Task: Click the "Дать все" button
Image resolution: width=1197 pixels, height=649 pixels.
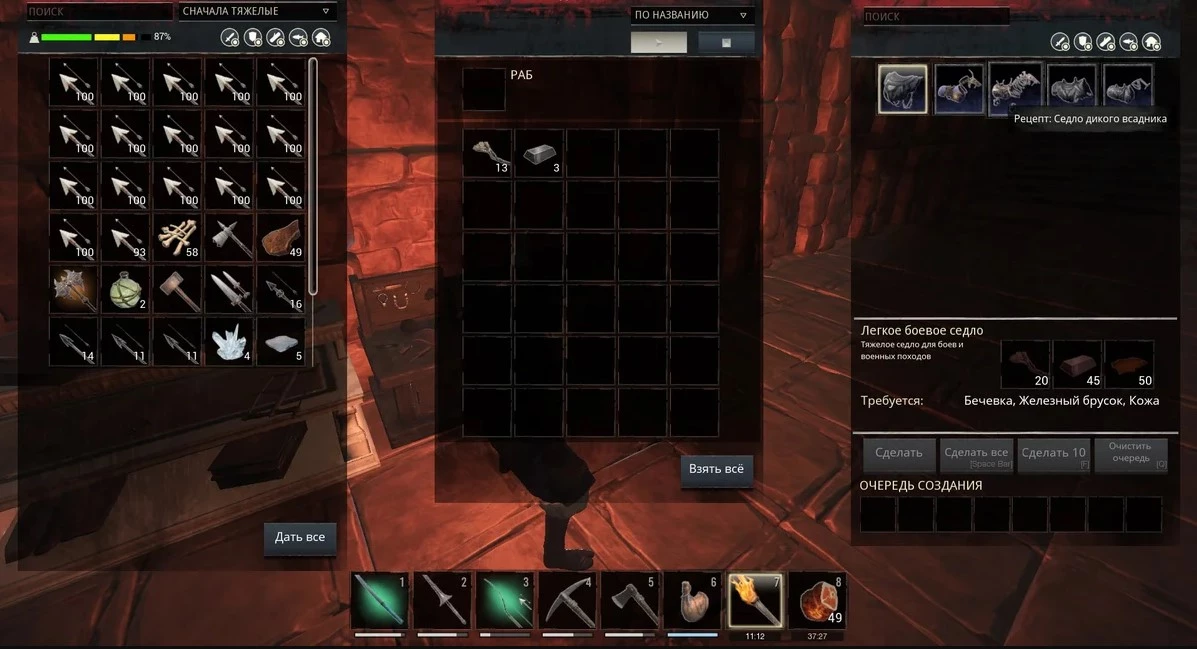Action: (300, 537)
